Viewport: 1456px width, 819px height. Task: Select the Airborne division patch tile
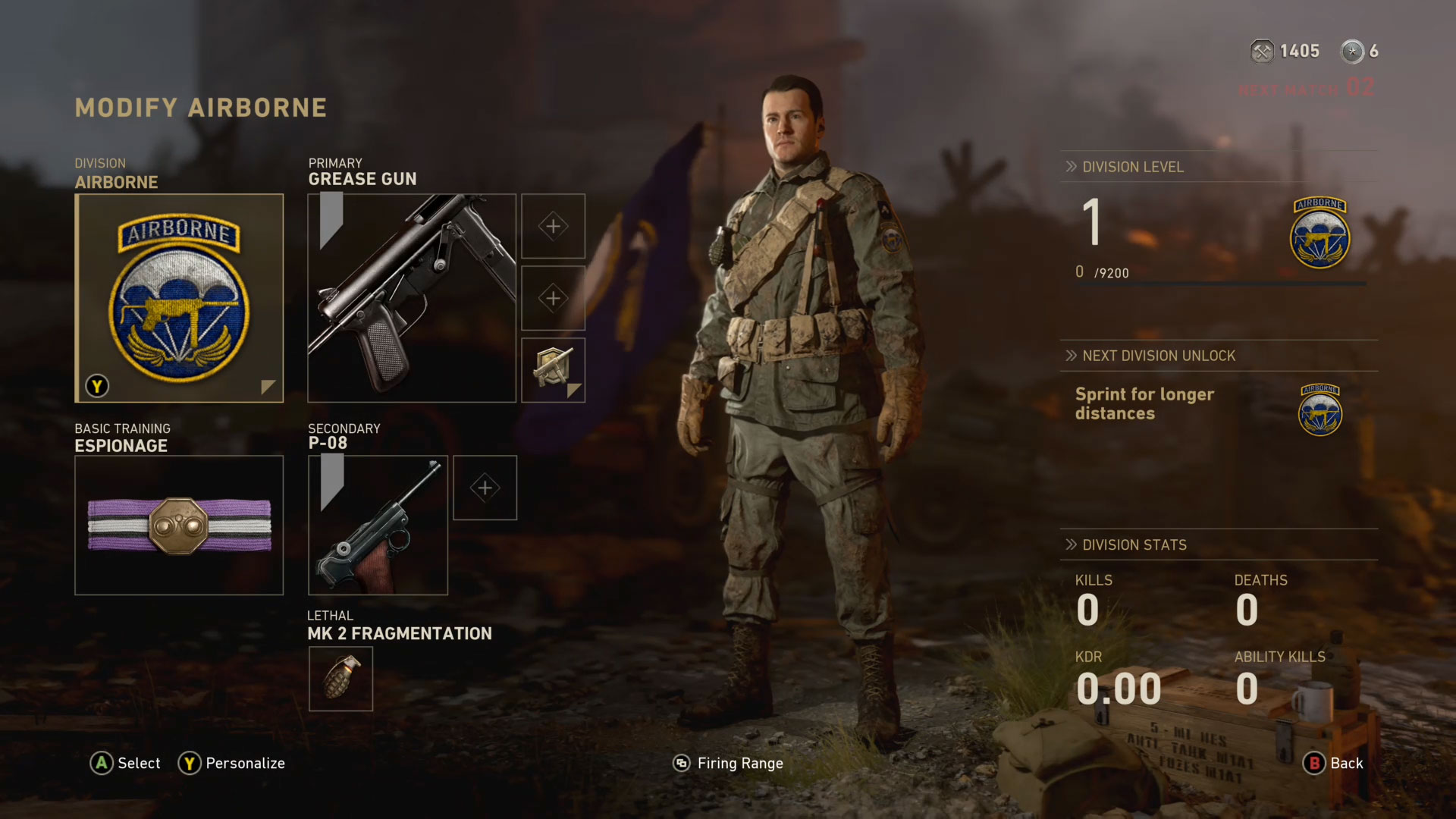coord(179,298)
